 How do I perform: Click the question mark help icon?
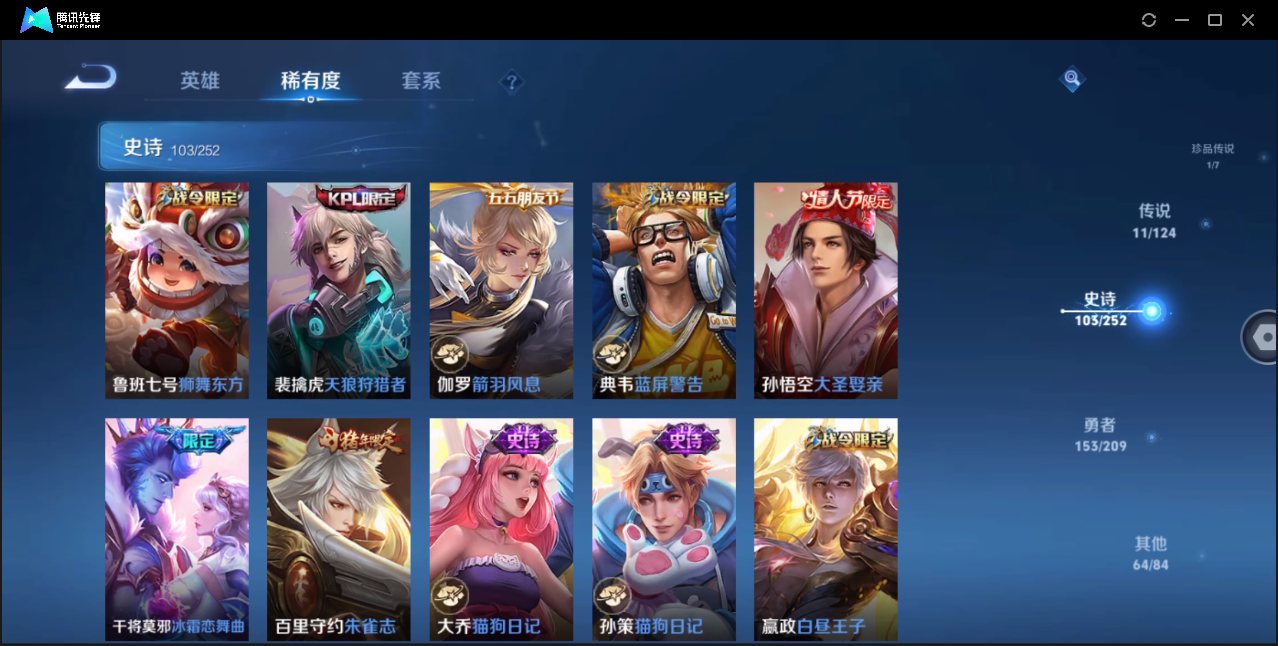coord(512,82)
